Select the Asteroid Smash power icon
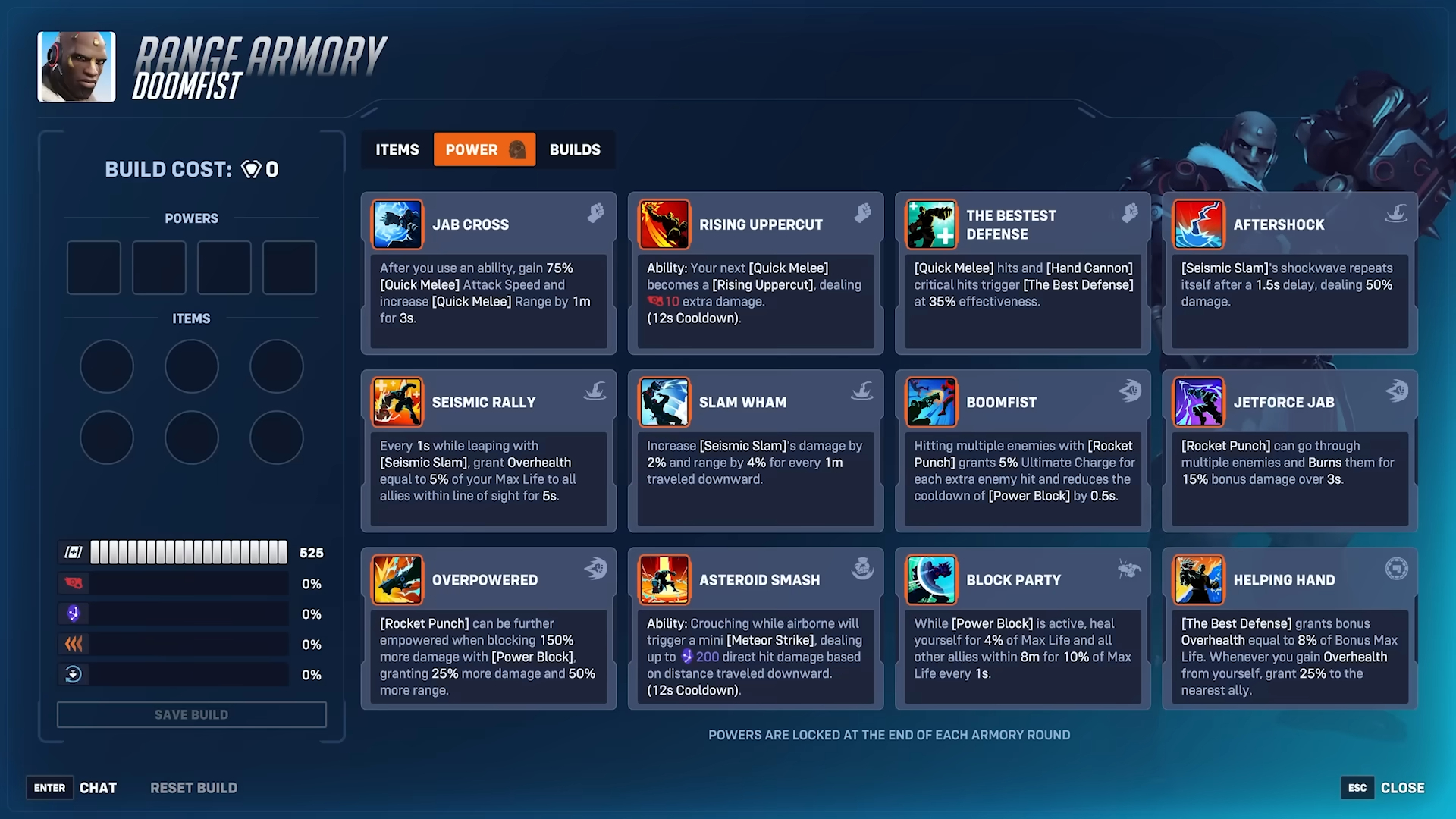Viewport: 1456px width, 819px height. 664,579
